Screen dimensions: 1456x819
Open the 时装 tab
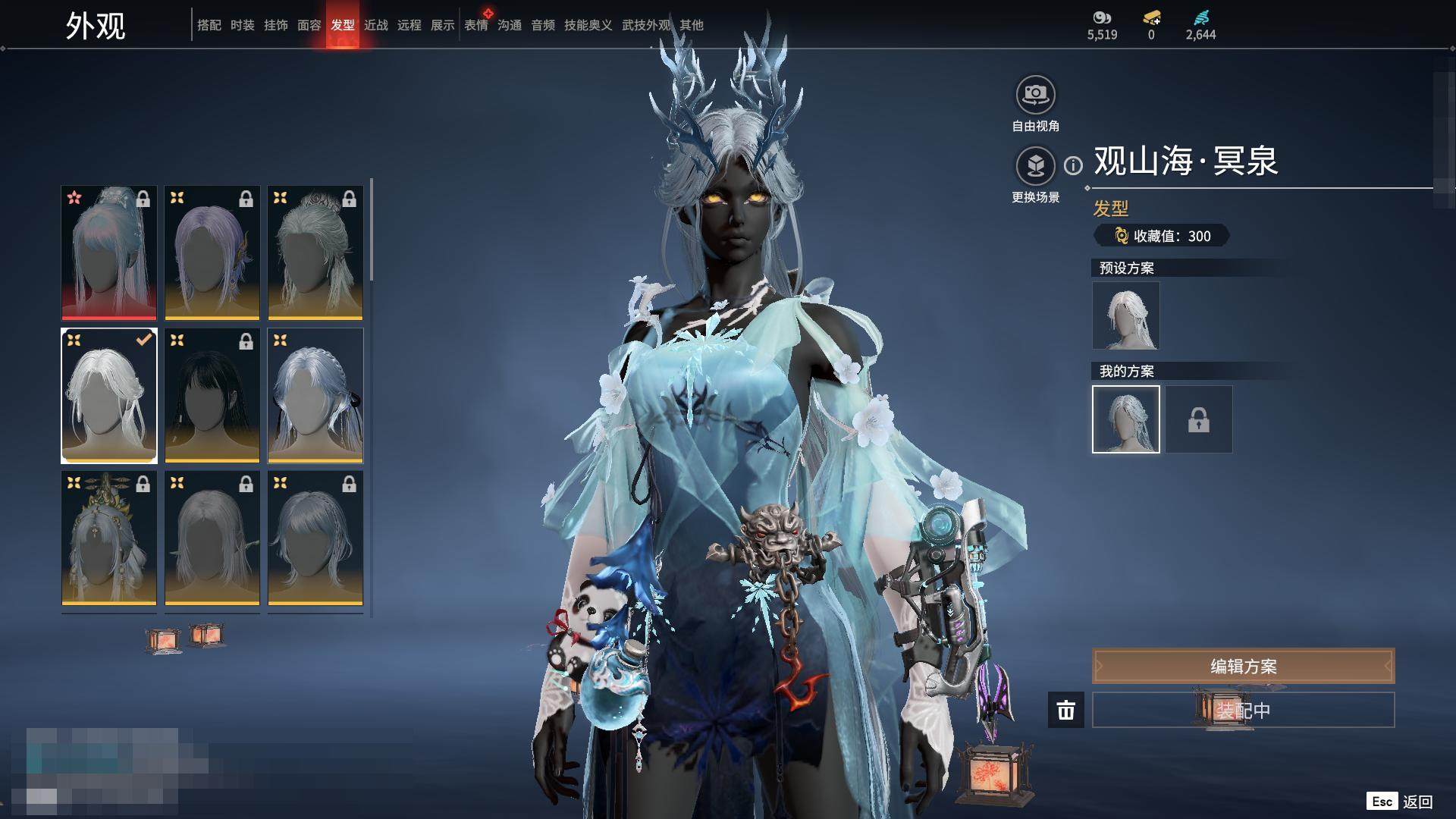pos(242,25)
